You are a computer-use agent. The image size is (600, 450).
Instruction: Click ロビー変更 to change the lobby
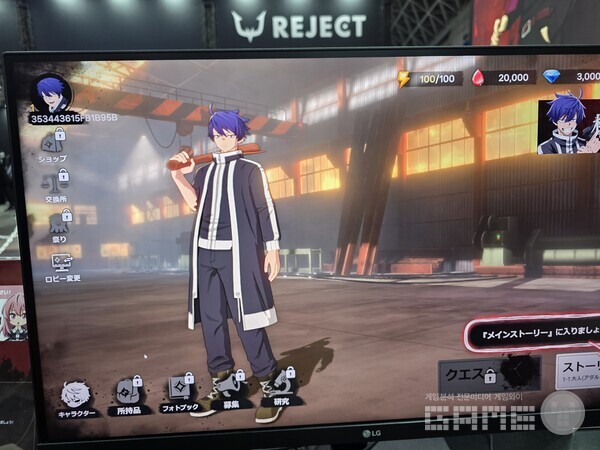(x=61, y=268)
